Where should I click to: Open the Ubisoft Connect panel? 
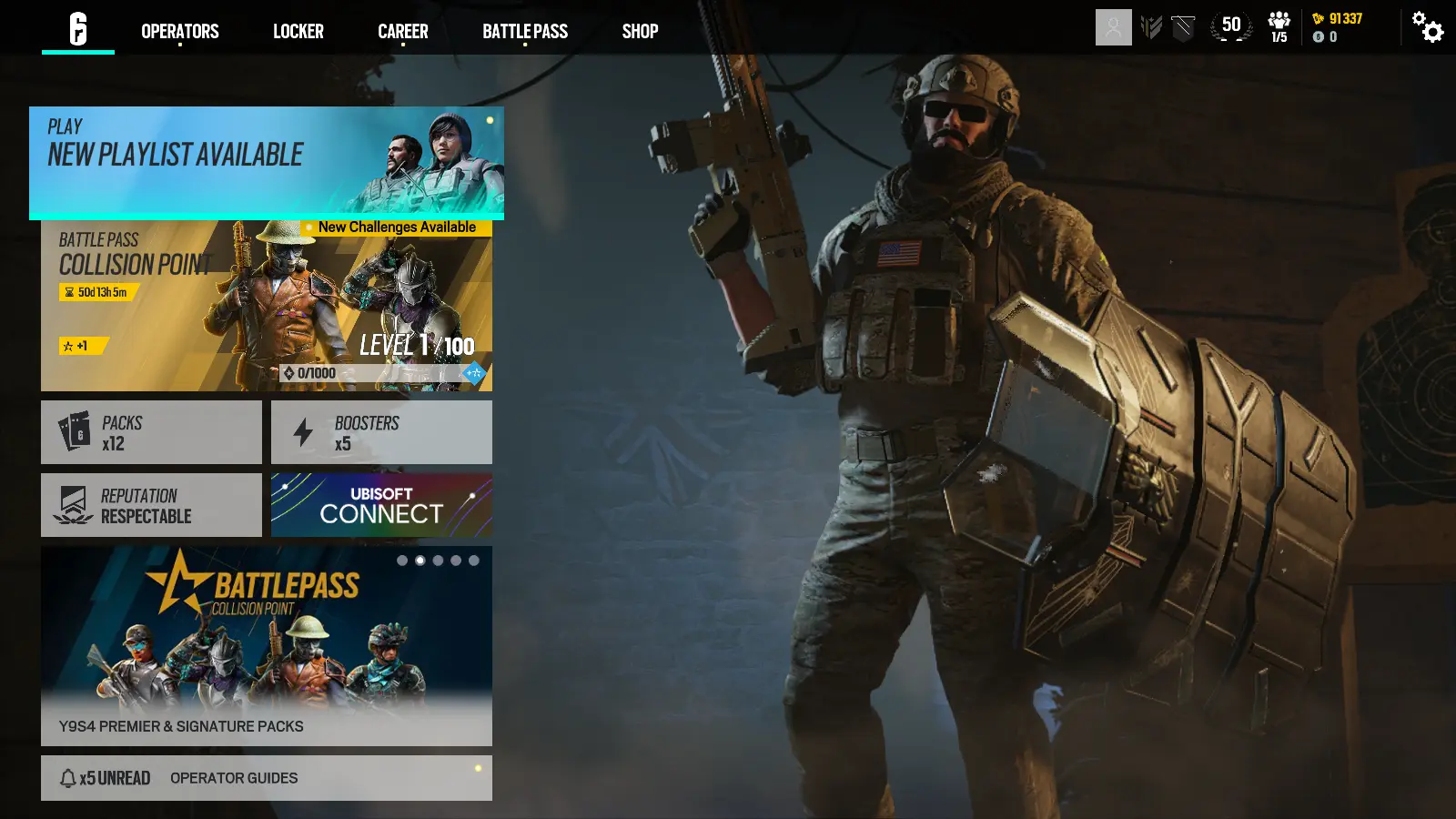point(380,505)
